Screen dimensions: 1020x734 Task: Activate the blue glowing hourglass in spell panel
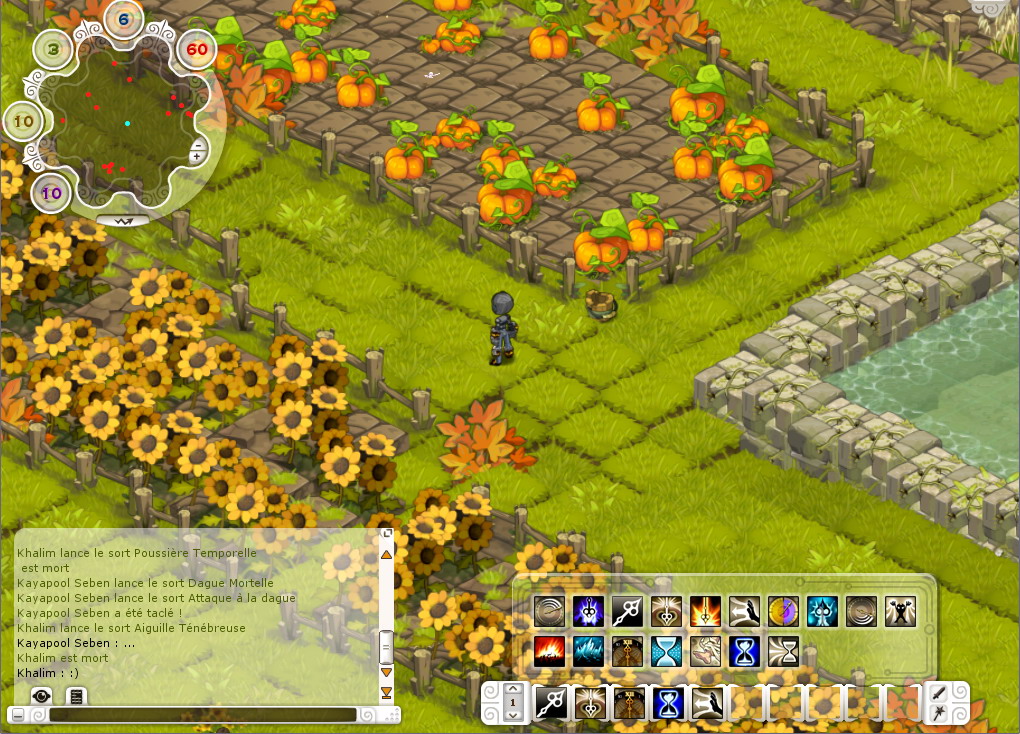tap(744, 651)
